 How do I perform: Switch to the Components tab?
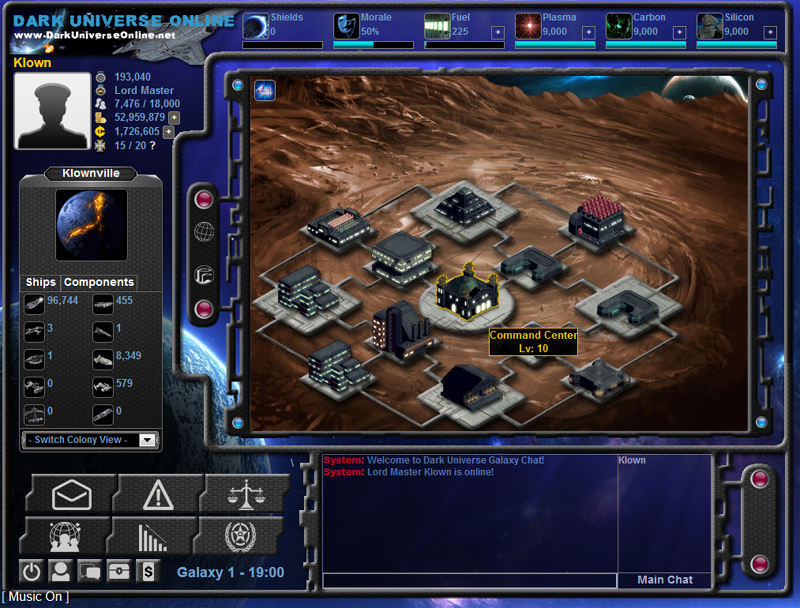[x=99, y=283]
